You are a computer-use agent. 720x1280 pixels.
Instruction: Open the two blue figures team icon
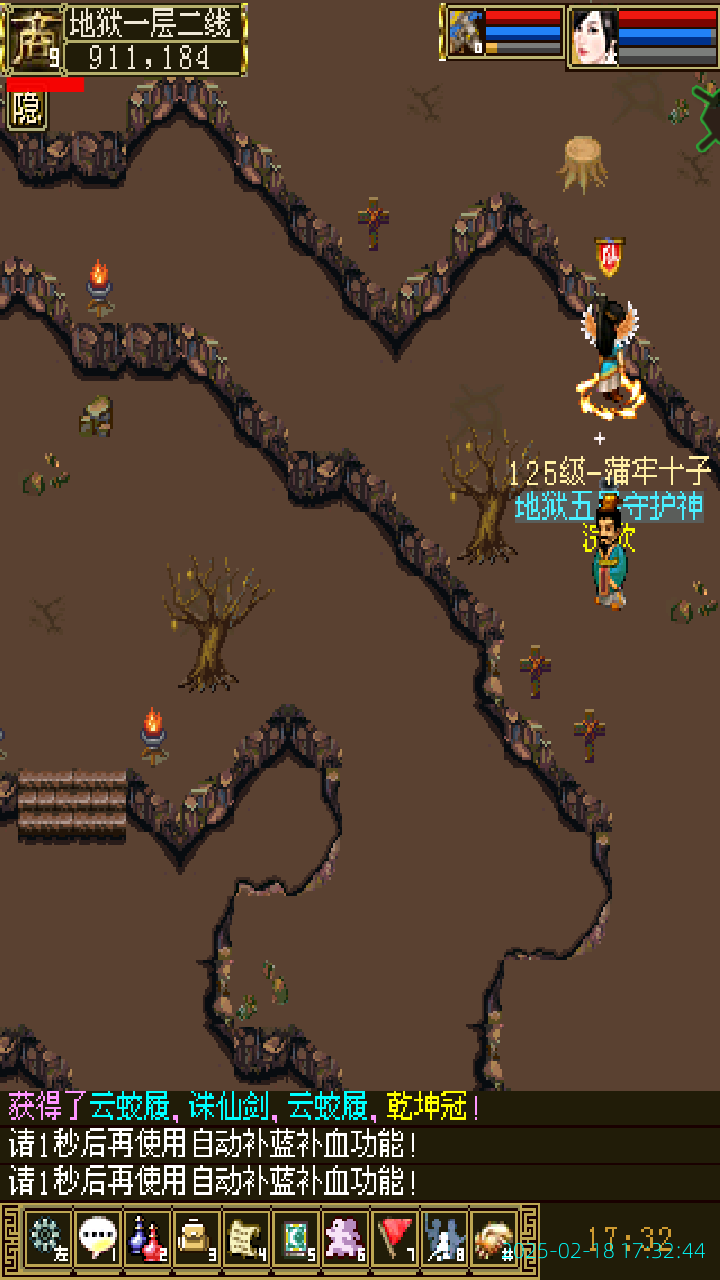(x=445, y=1238)
